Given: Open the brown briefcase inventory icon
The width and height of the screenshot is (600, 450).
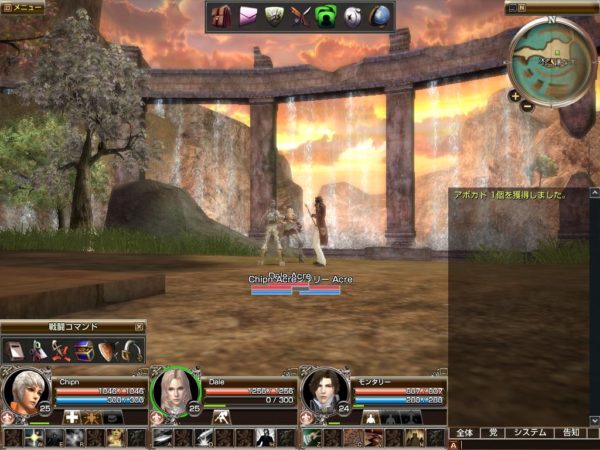Looking at the screenshot, I should click(x=221, y=16).
